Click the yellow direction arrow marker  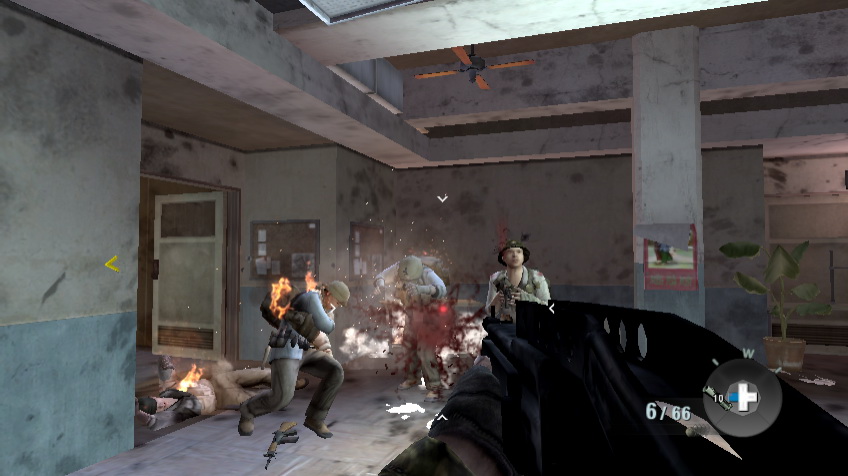[x=112, y=264]
